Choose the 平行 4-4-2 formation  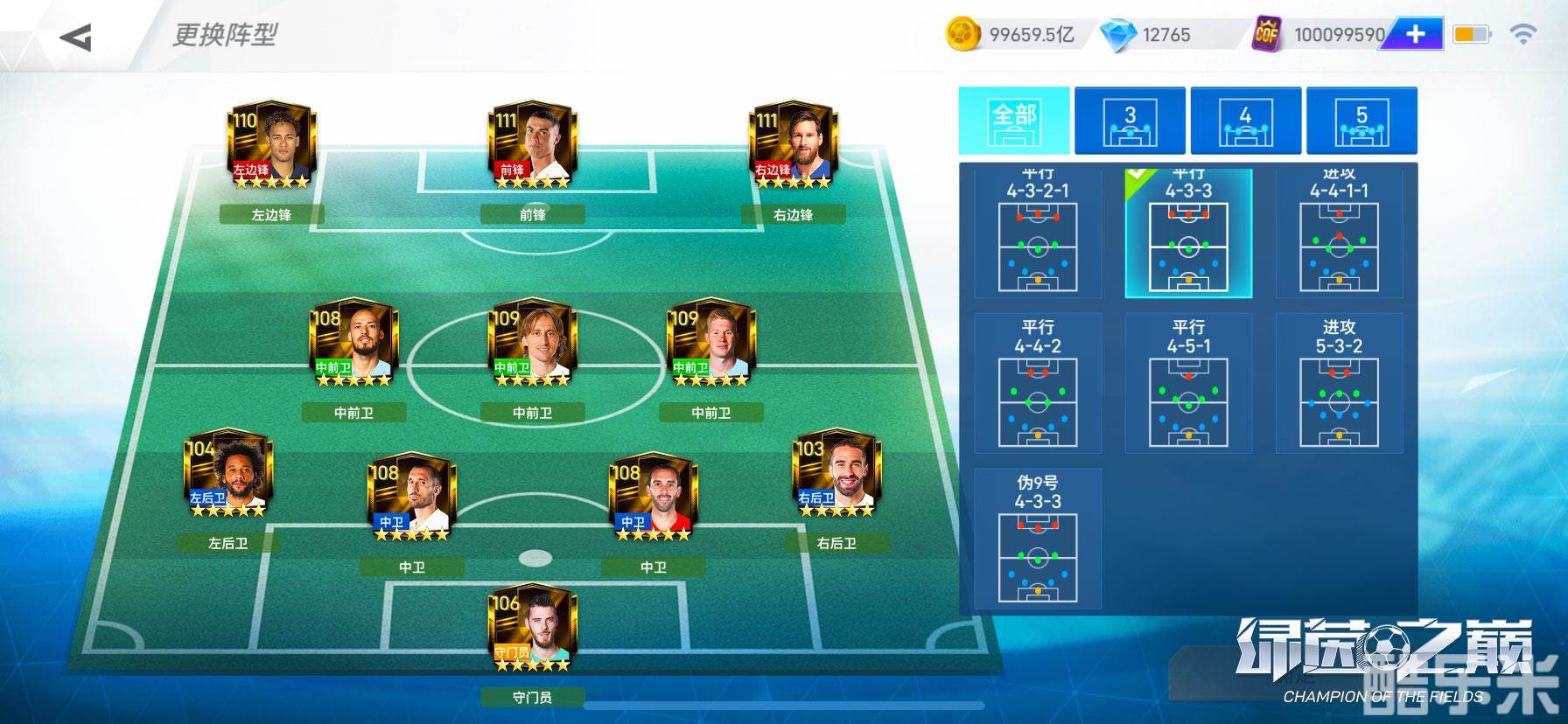tap(1038, 385)
